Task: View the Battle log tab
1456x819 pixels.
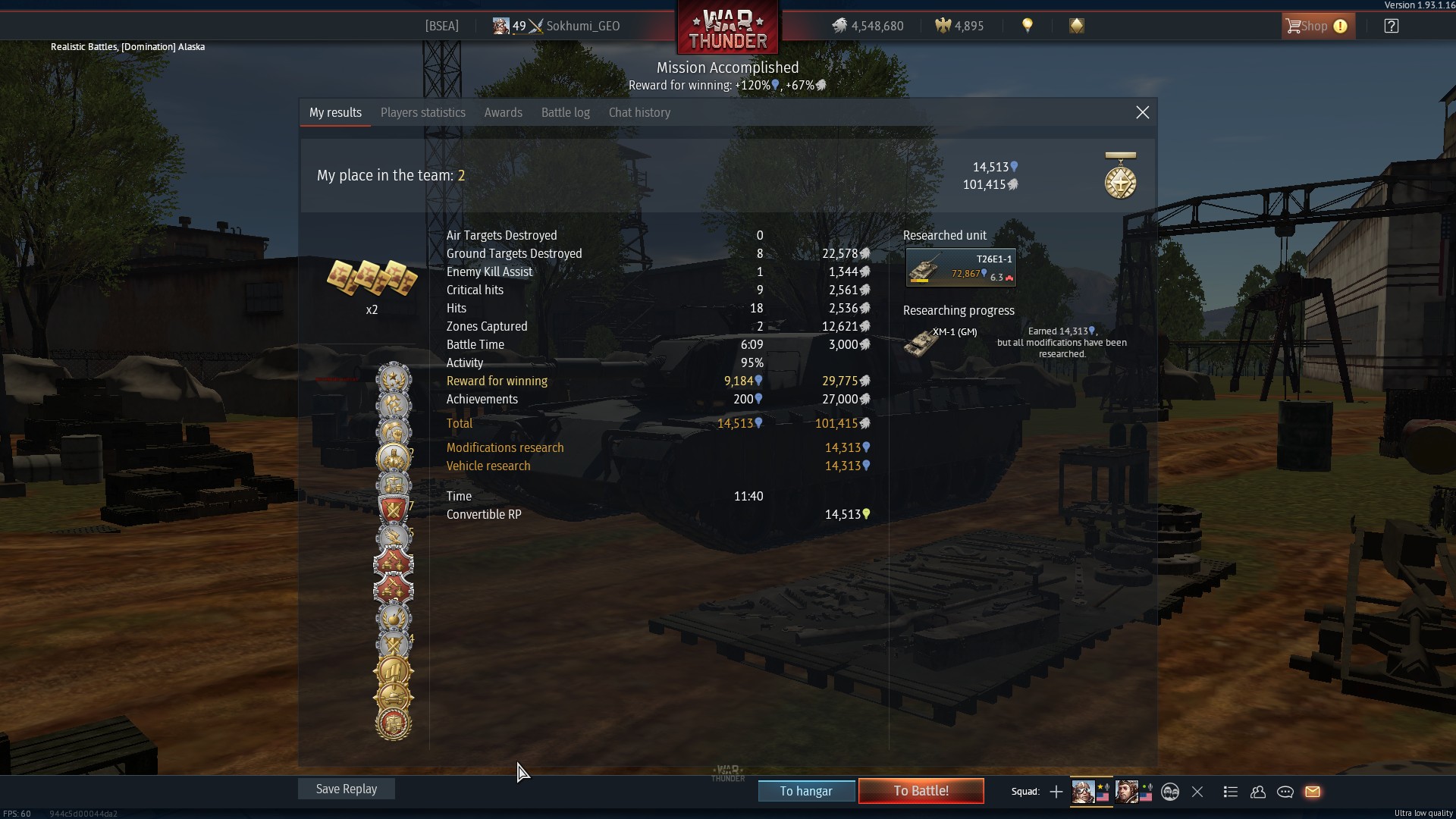Action: pos(565,112)
